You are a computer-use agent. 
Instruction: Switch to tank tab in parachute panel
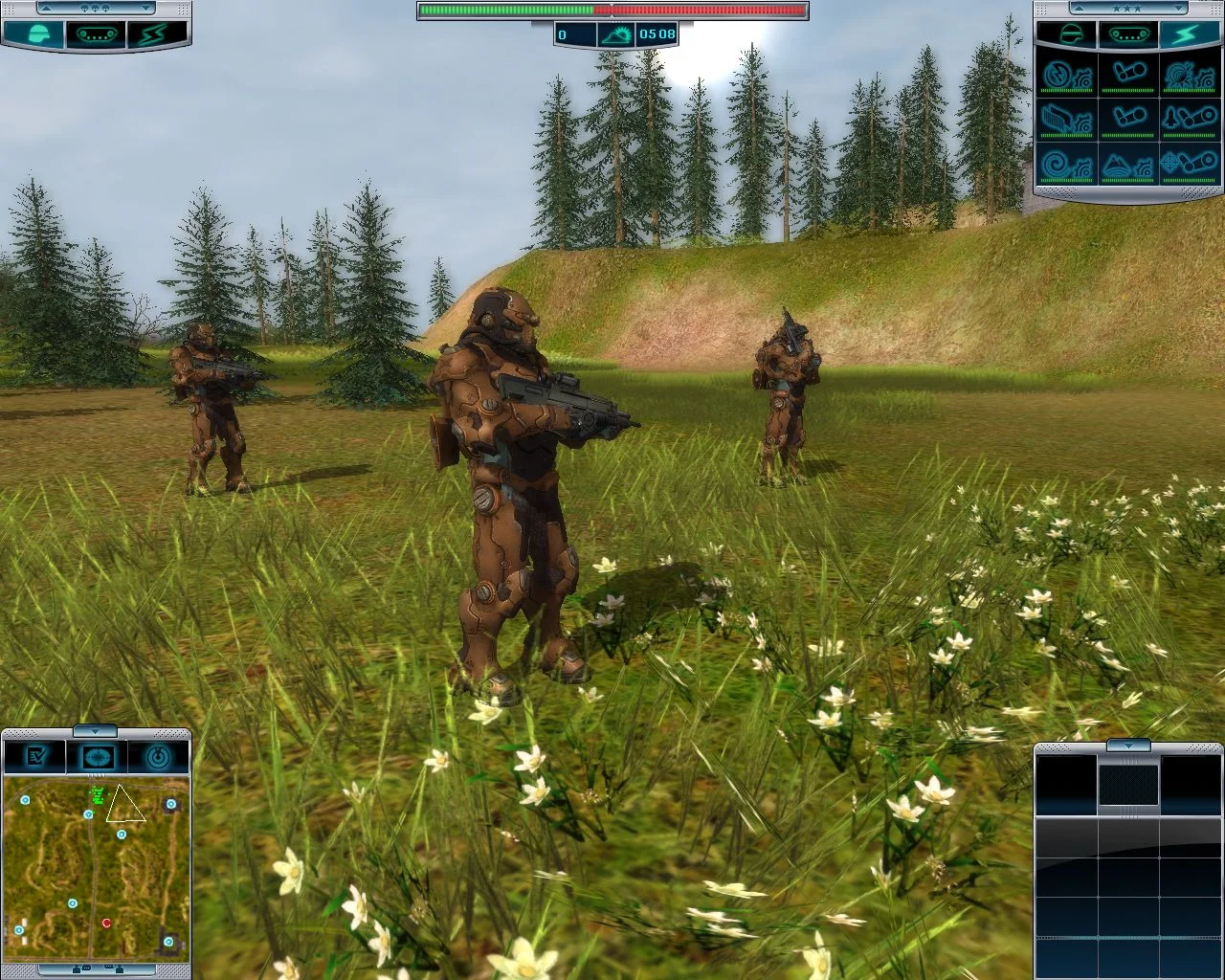point(95,34)
